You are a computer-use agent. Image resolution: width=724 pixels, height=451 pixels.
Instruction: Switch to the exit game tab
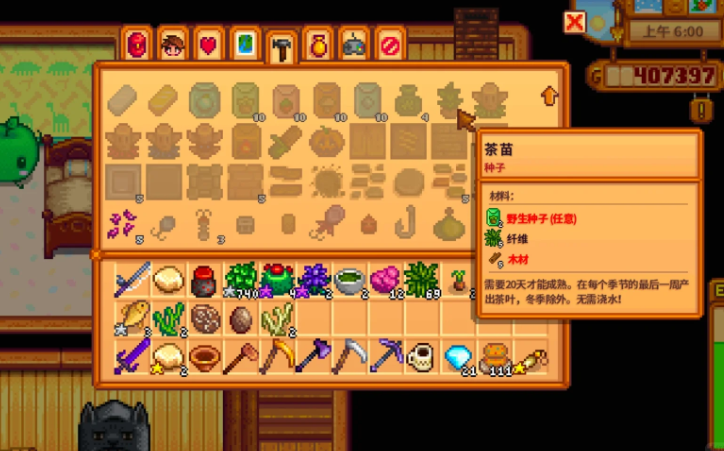[390, 45]
